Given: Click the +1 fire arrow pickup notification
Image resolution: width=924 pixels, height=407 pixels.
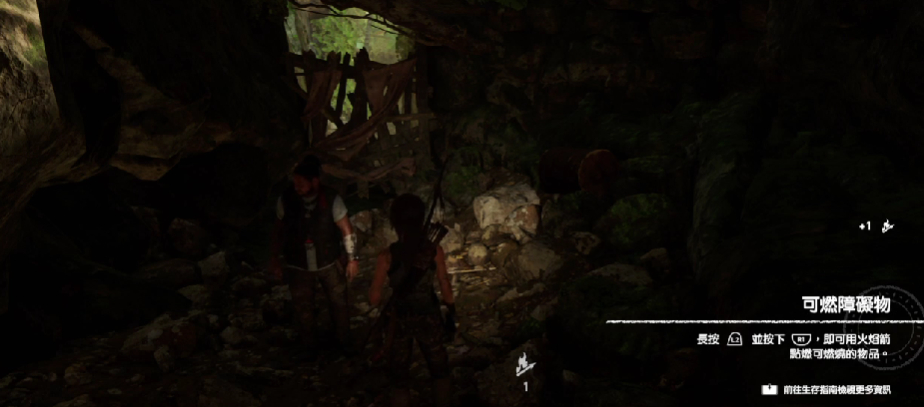Looking at the screenshot, I should click(874, 227).
